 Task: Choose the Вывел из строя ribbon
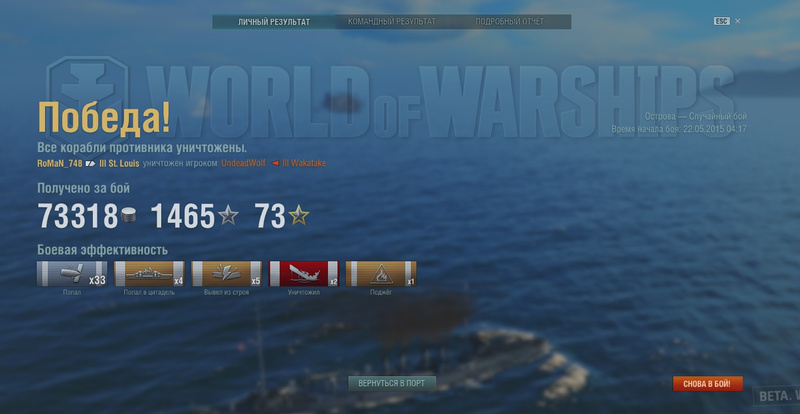[x=226, y=274]
